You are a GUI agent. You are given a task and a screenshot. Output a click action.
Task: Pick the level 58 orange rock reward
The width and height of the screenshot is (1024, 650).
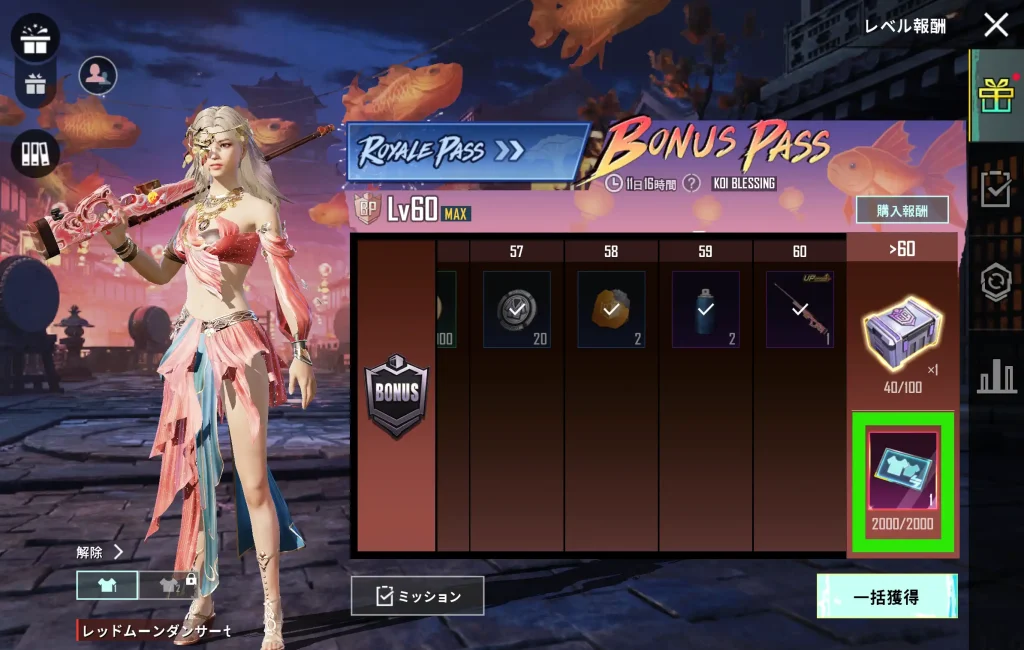coord(611,310)
